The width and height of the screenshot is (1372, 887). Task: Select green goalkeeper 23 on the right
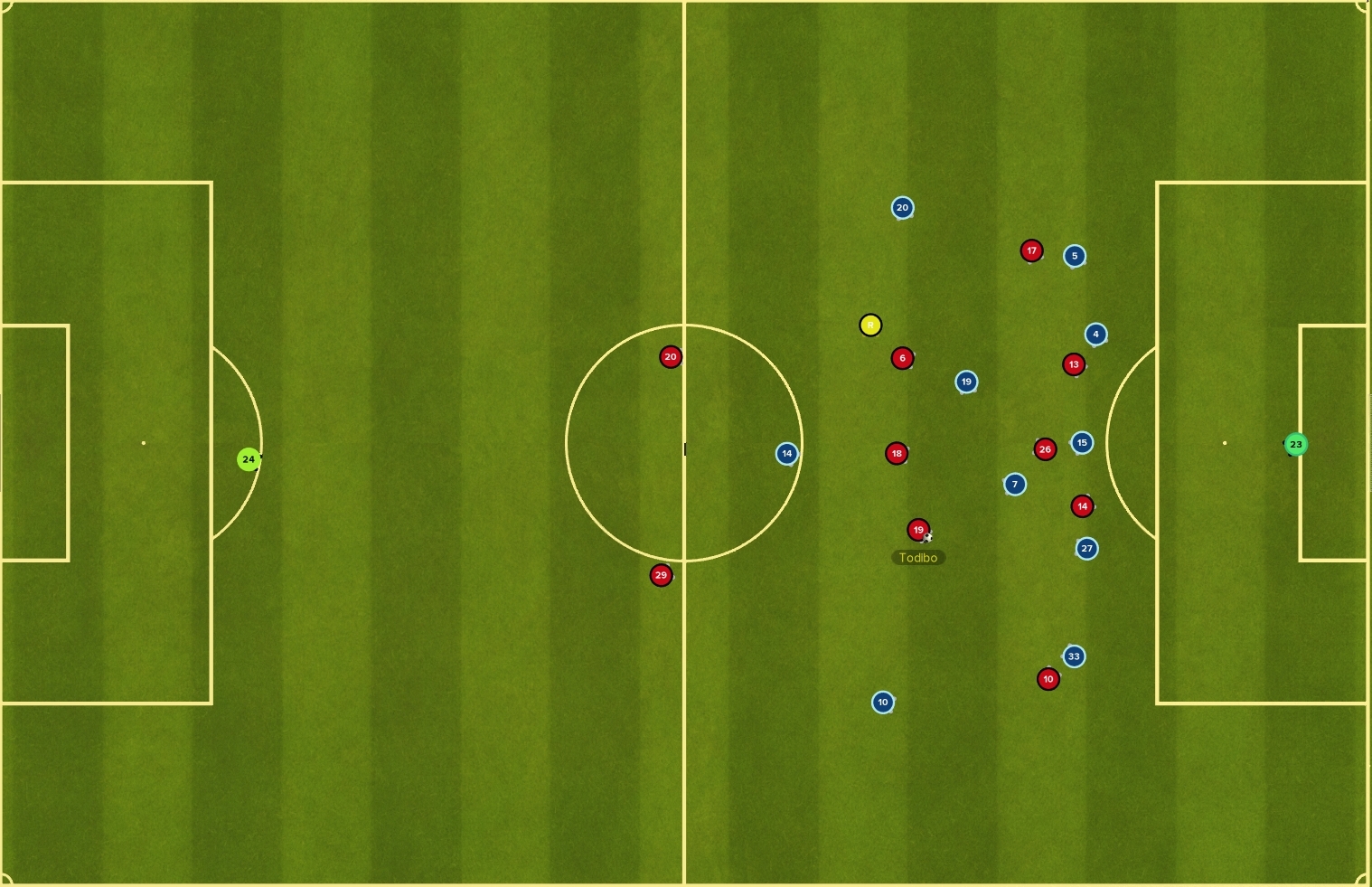pos(1296,444)
